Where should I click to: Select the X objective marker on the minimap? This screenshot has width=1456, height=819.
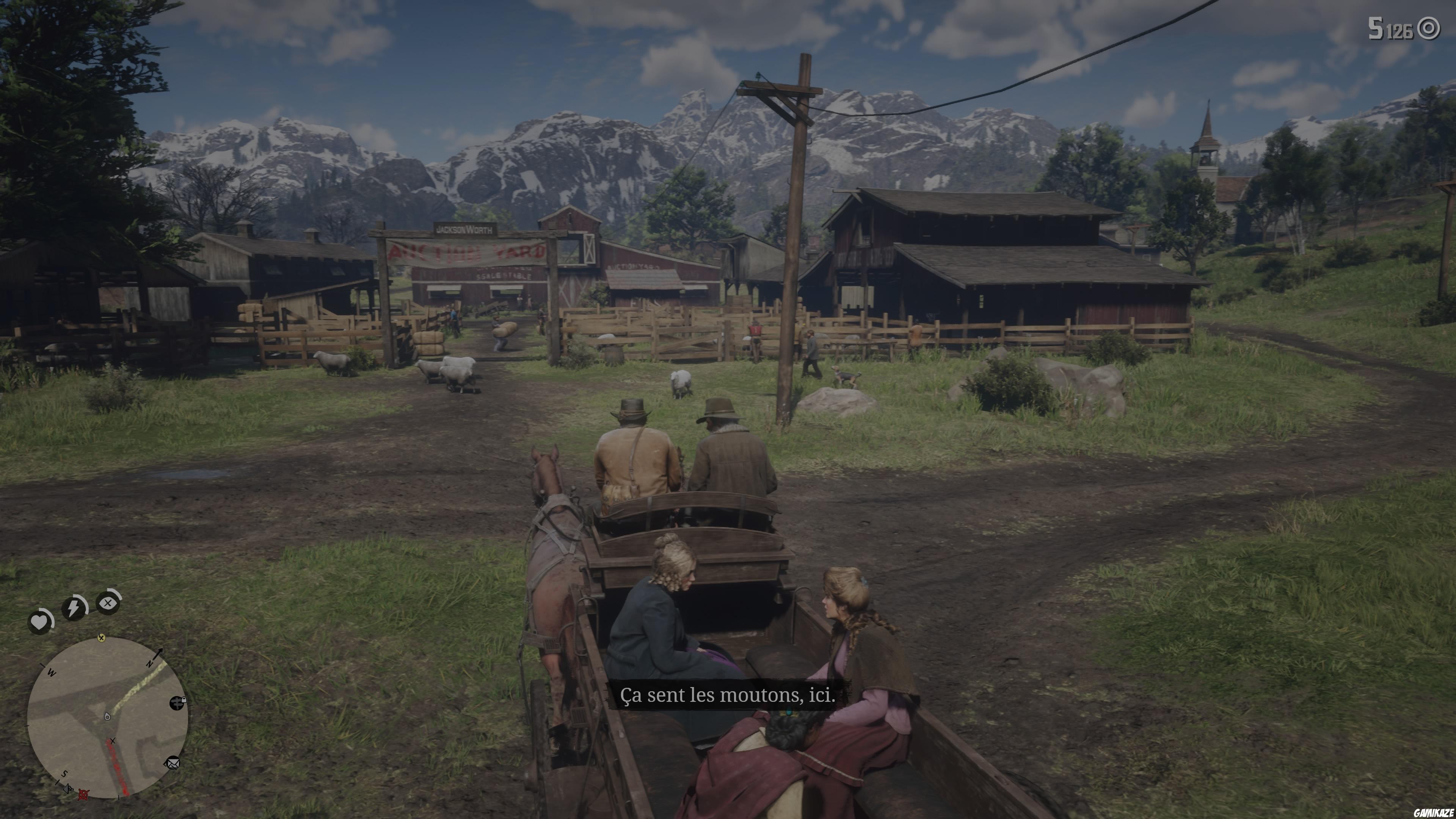[113, 741]
